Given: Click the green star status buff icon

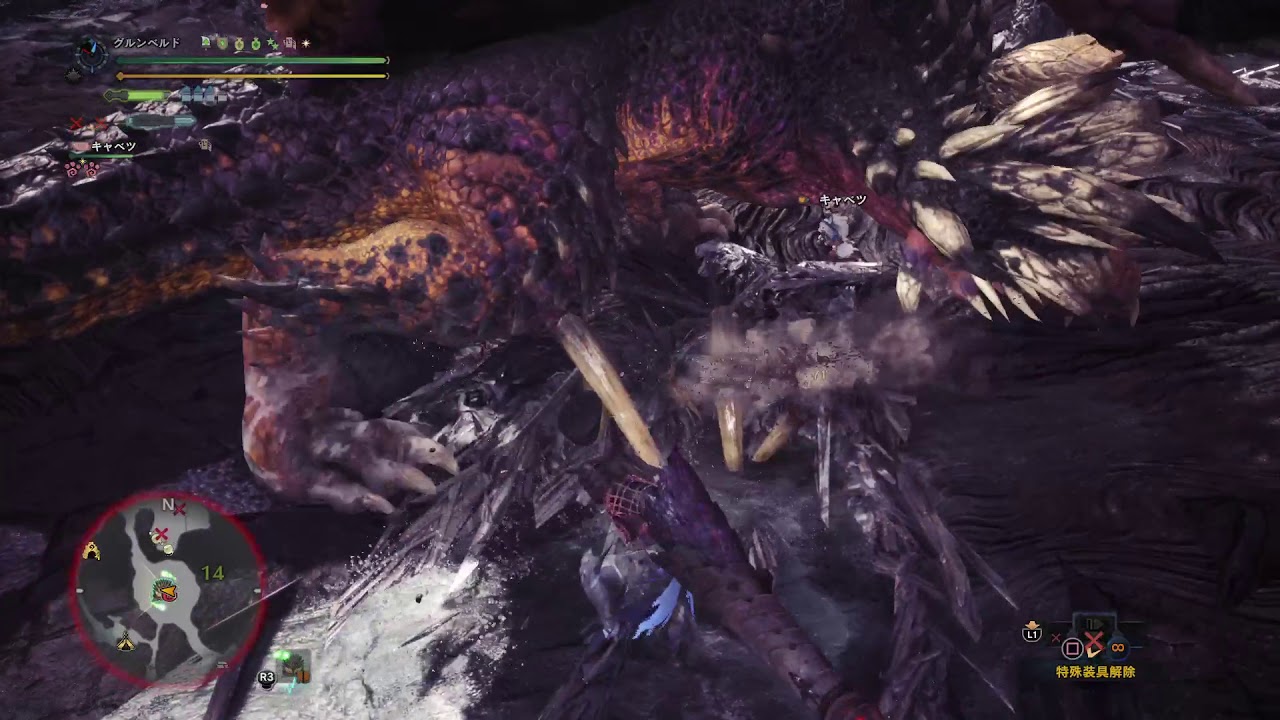Looking at the screenshot, I should click(x=270, y=43).
